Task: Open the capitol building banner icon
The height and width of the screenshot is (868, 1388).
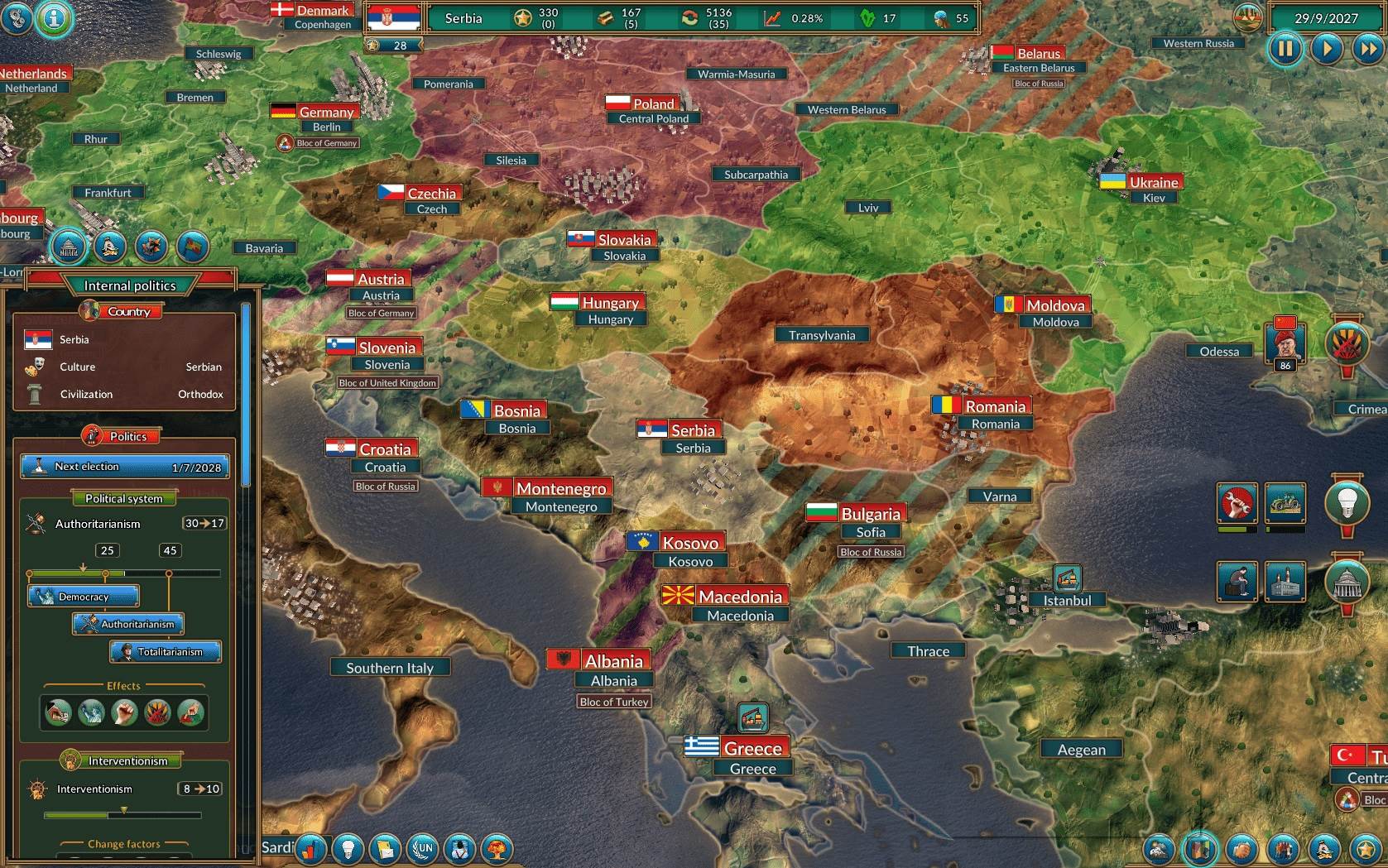Action: (1347, 582)
